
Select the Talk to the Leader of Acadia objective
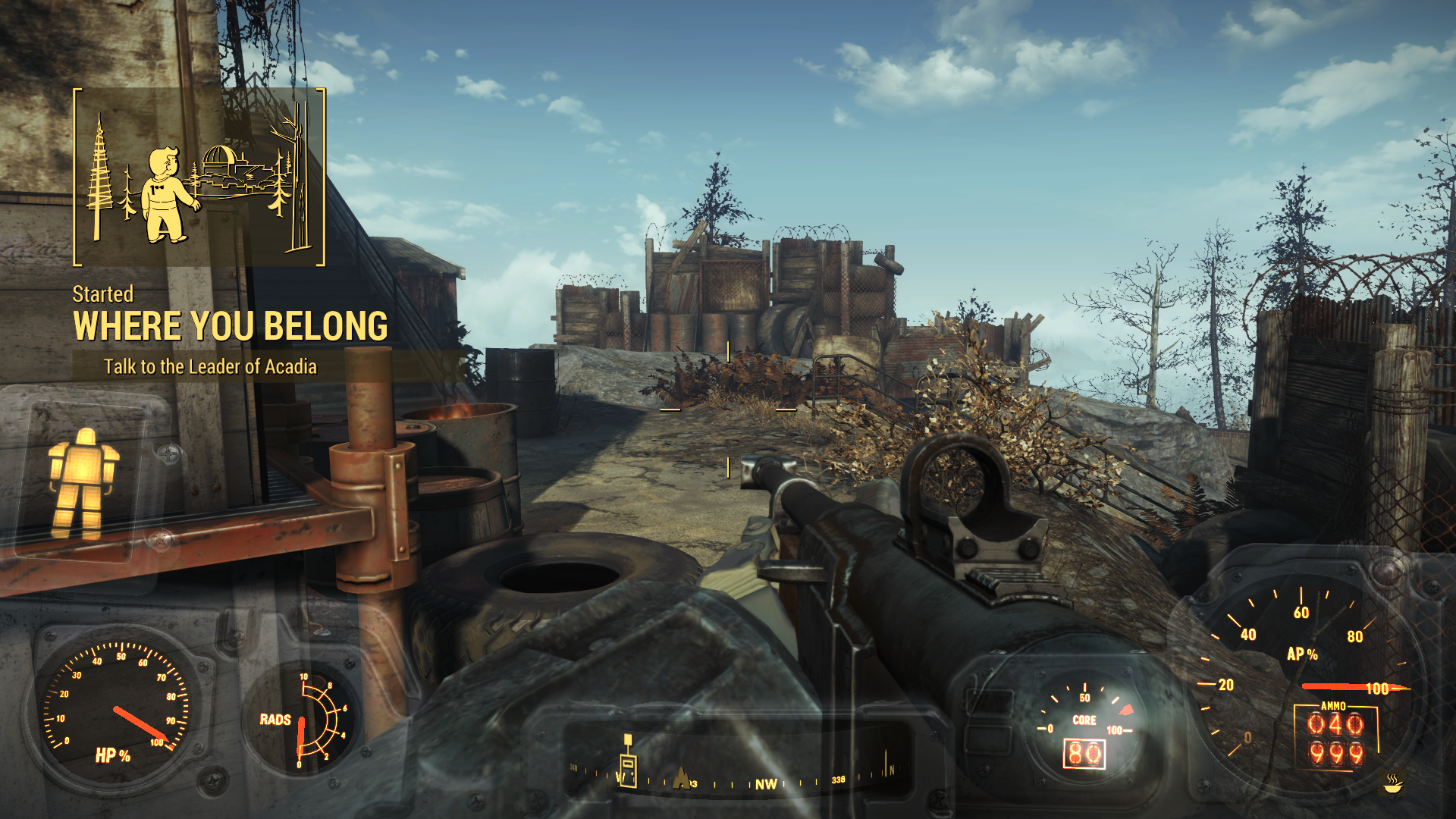210,367
